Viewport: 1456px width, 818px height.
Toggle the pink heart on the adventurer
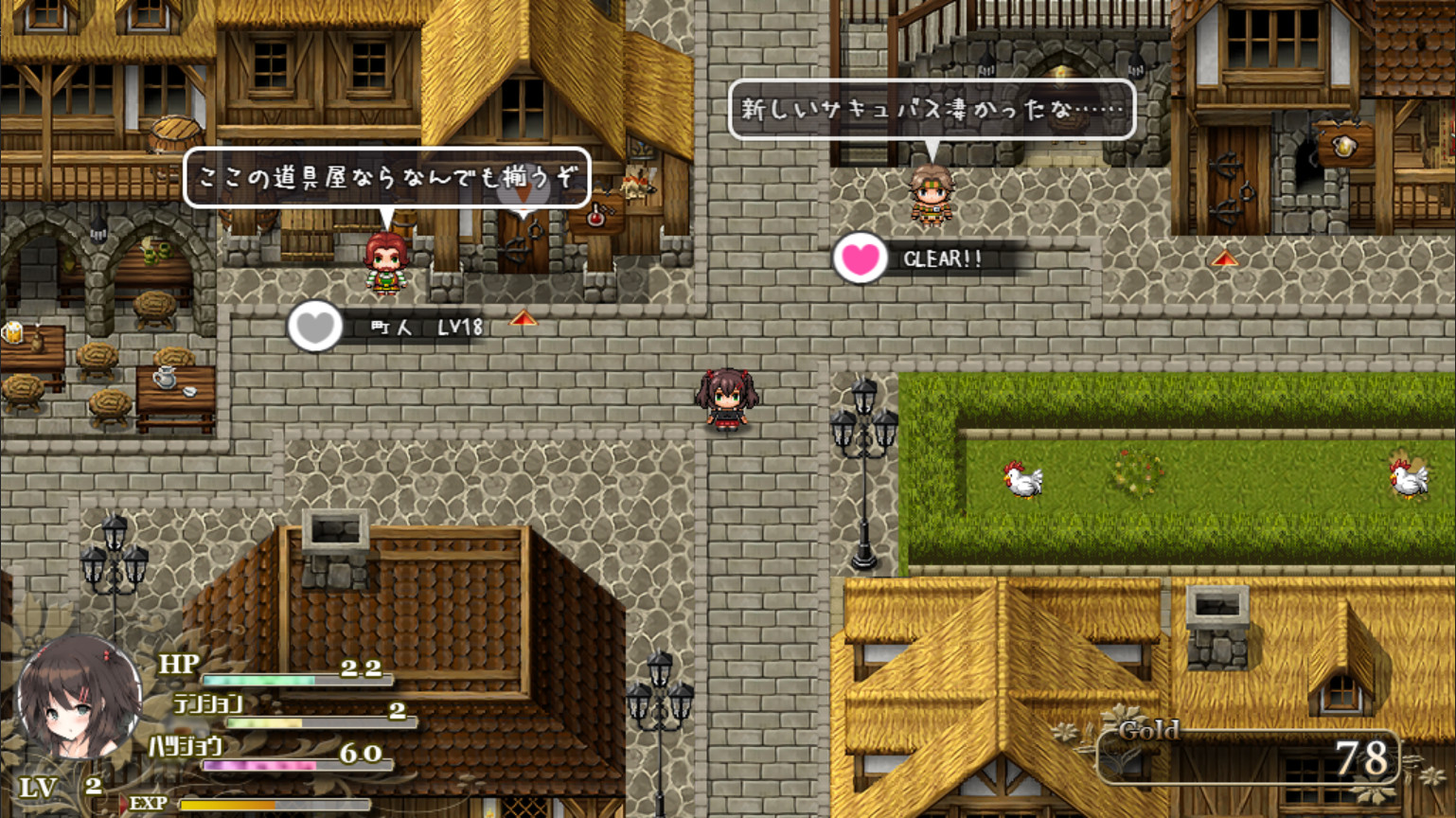(858, 258)
